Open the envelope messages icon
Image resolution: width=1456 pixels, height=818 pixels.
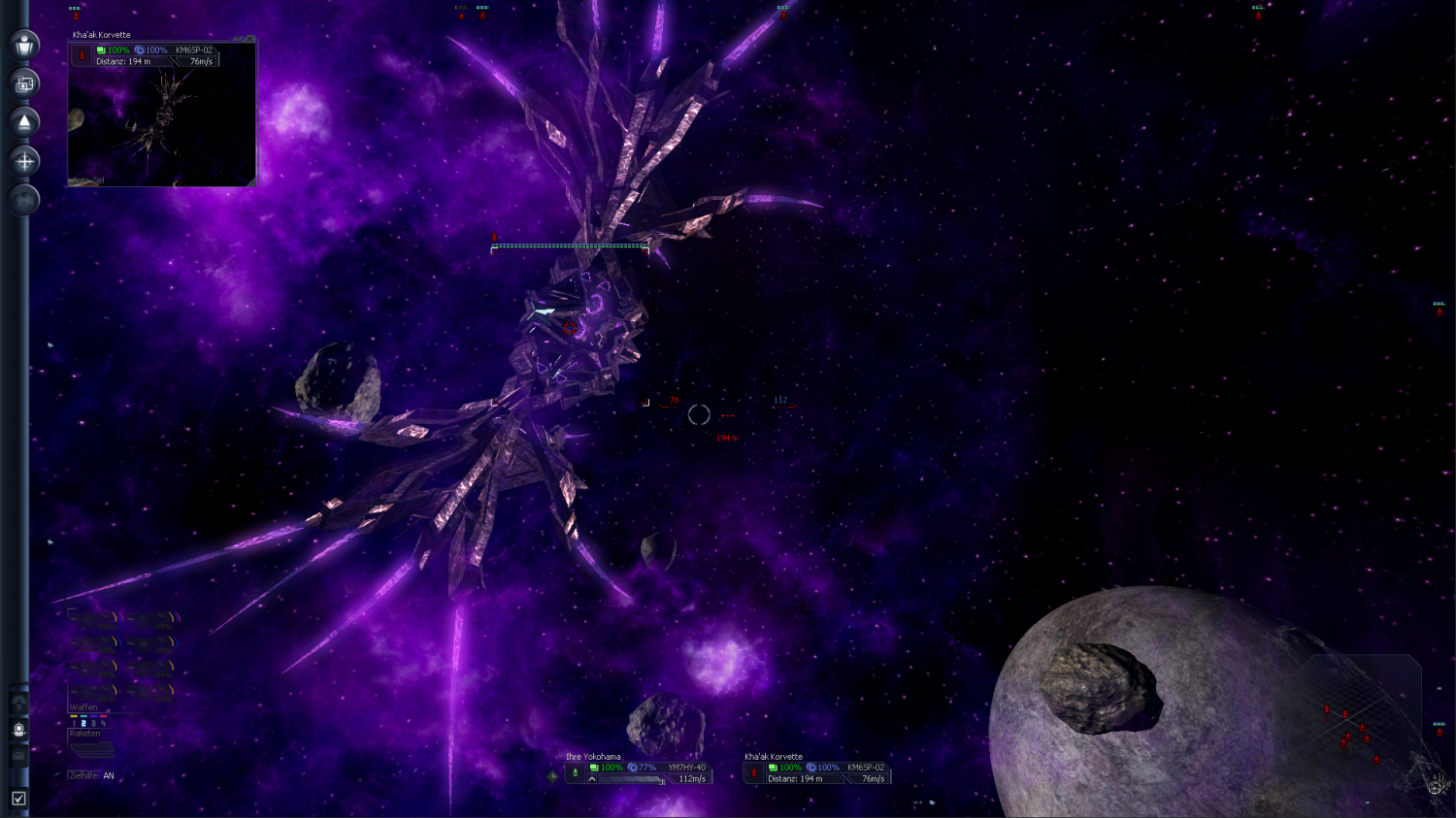[18, 755]
